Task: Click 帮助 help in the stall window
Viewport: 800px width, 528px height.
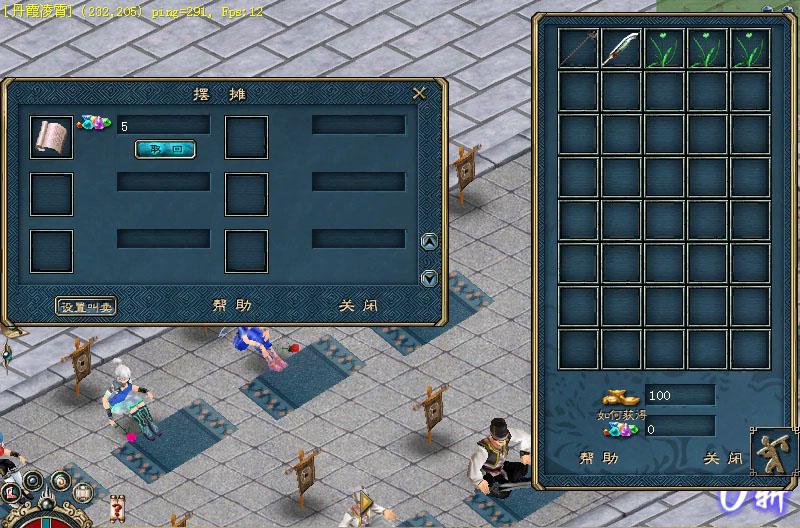Action: pyautogui.click(x=232, y=306)
